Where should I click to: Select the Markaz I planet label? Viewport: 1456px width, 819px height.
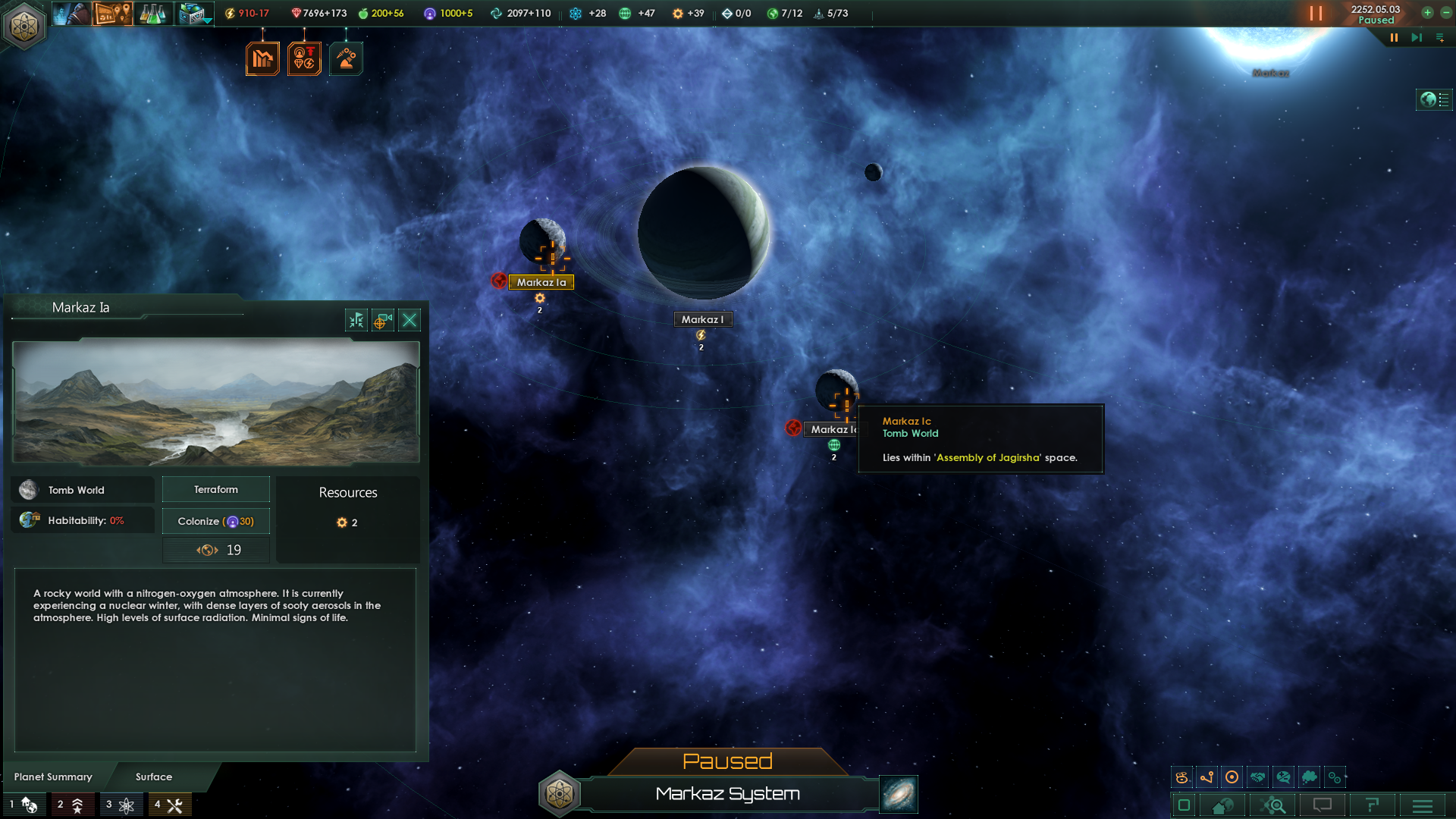702,319
